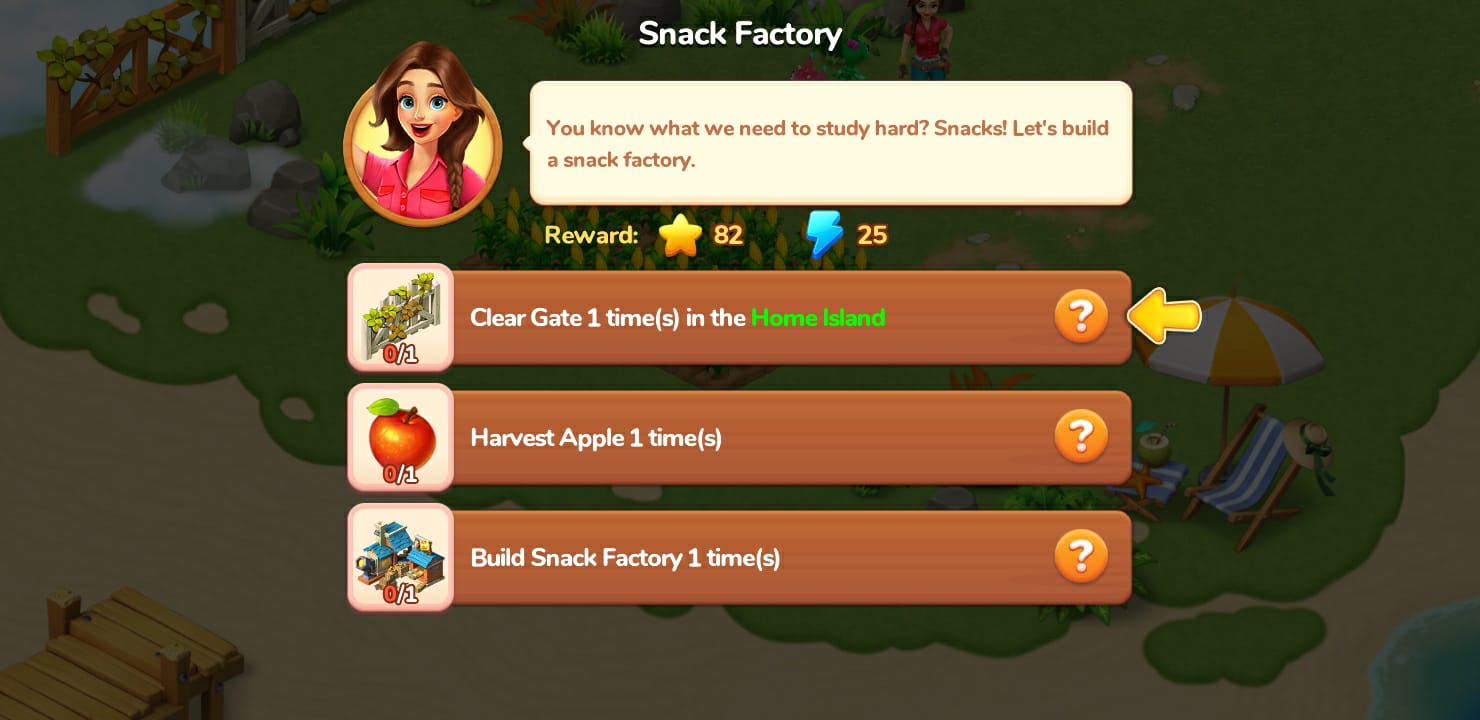Select the red apple objective icon
The image size is (1480, 720).
pyautogui.click(x=400, y=437)
